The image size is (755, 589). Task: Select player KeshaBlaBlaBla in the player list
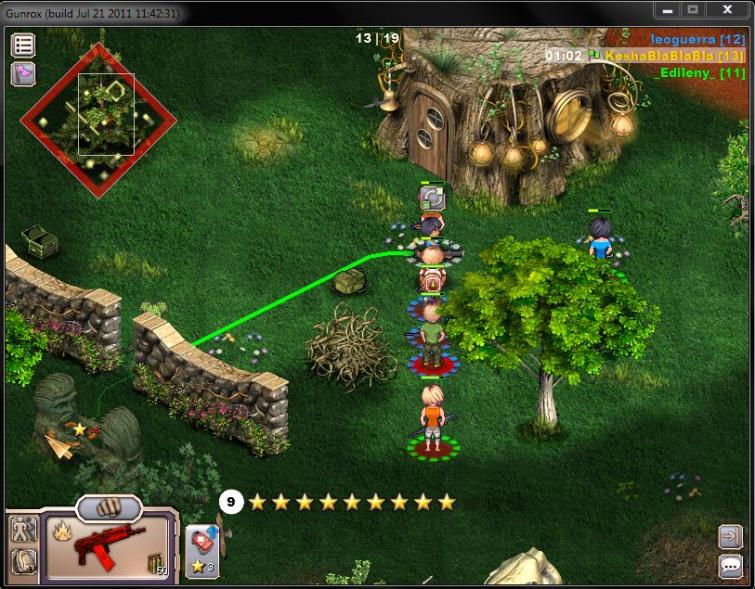[x=675, y=56]
